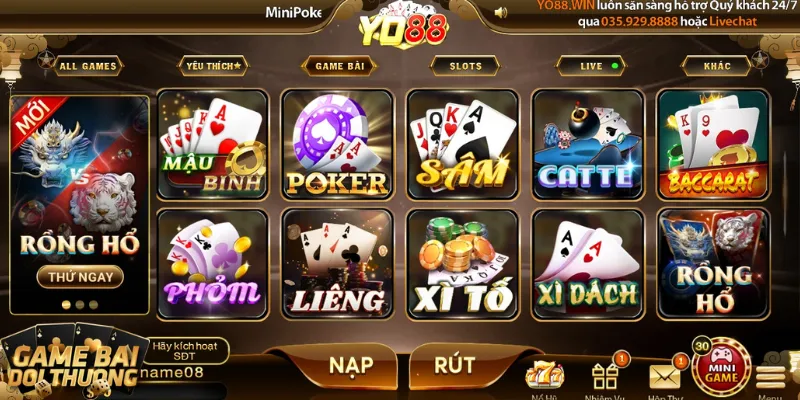
Task: Open the Nạp deposit button
Action: (351, 365)
